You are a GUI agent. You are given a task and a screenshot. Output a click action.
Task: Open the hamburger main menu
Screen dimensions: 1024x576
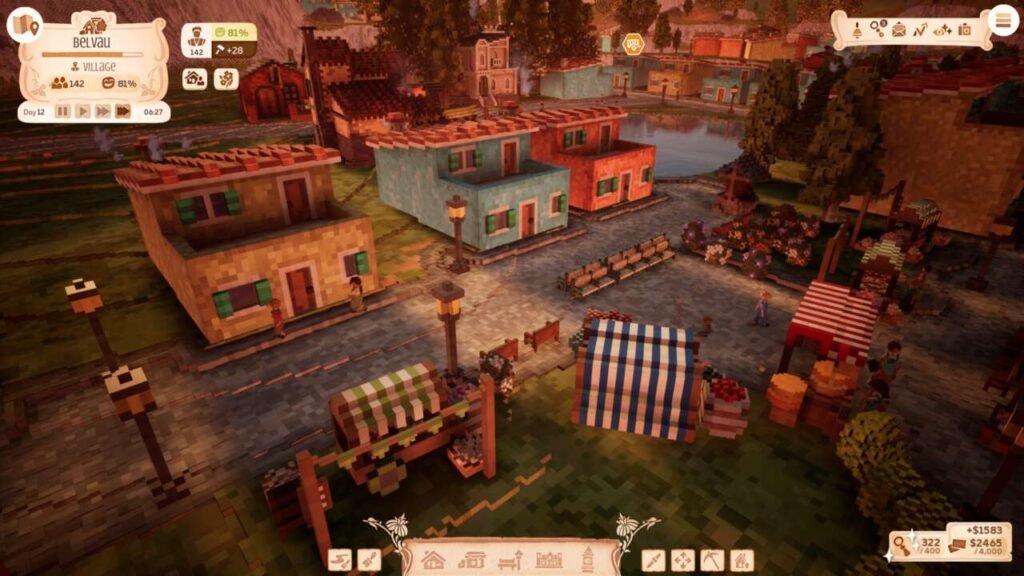pos(1001,20)
